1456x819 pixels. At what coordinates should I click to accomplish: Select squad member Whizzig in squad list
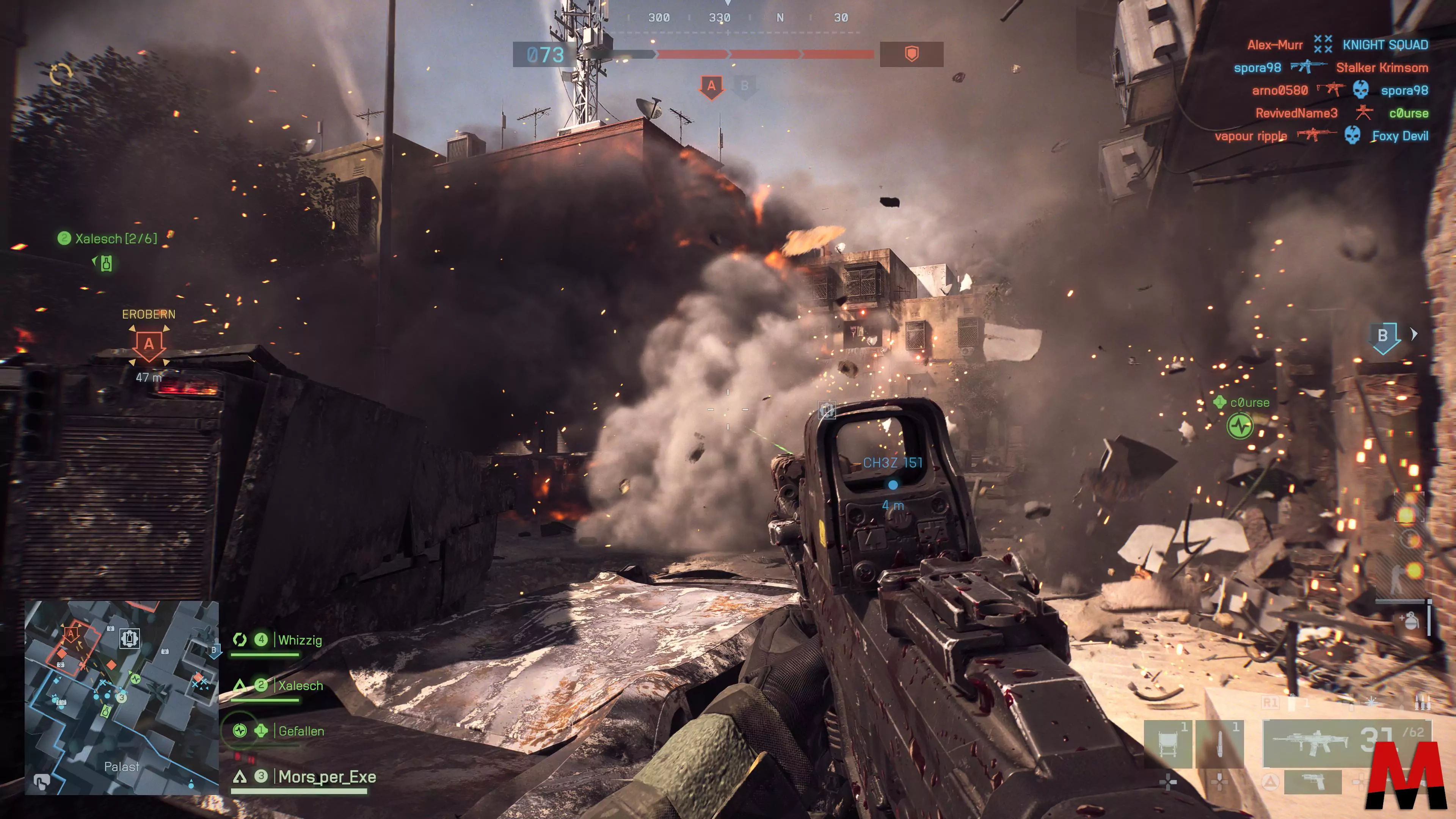pyautogui.click(x=300, y=640)
